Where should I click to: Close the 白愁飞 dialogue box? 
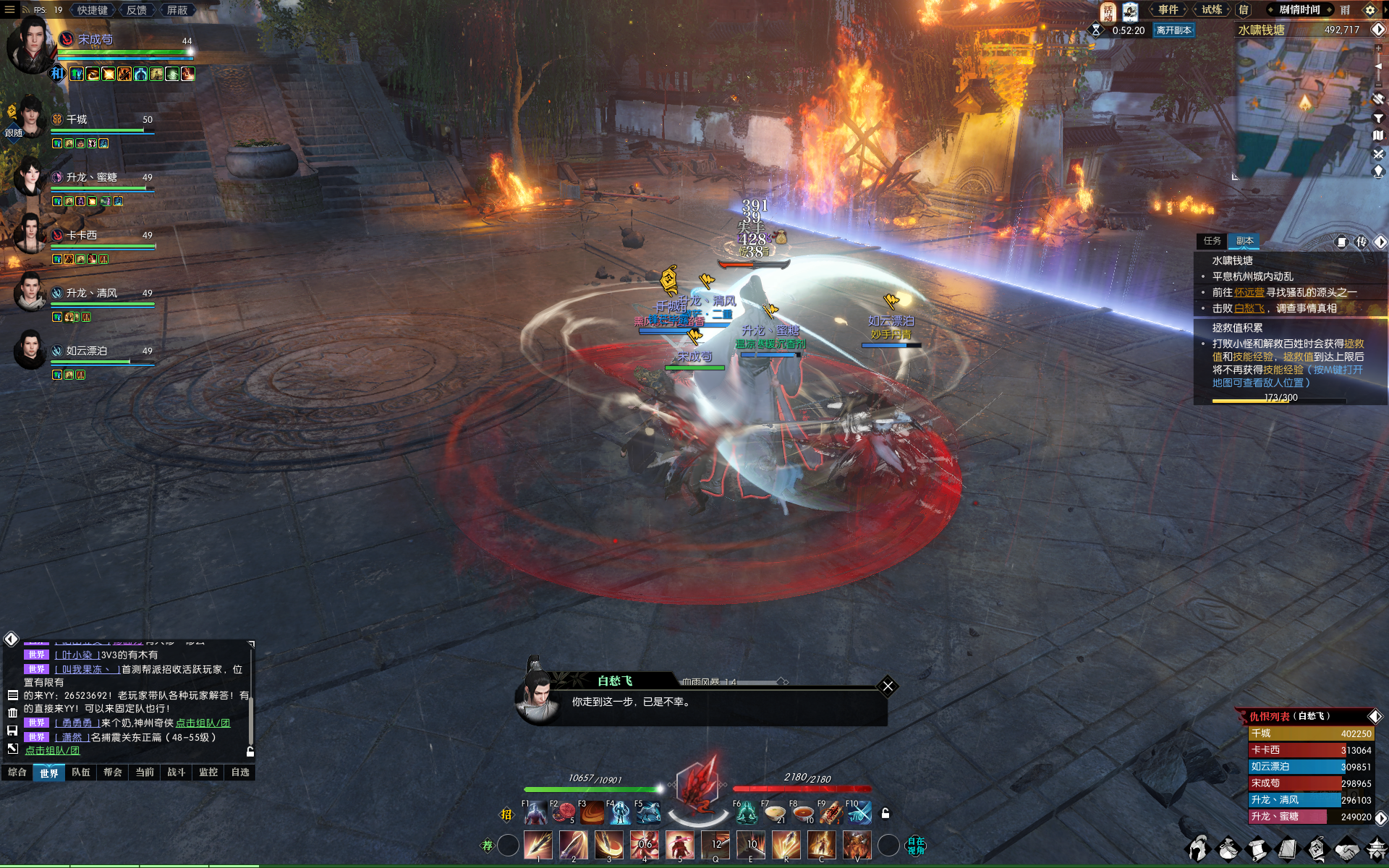pyautogui.click(x=888, y=686)
